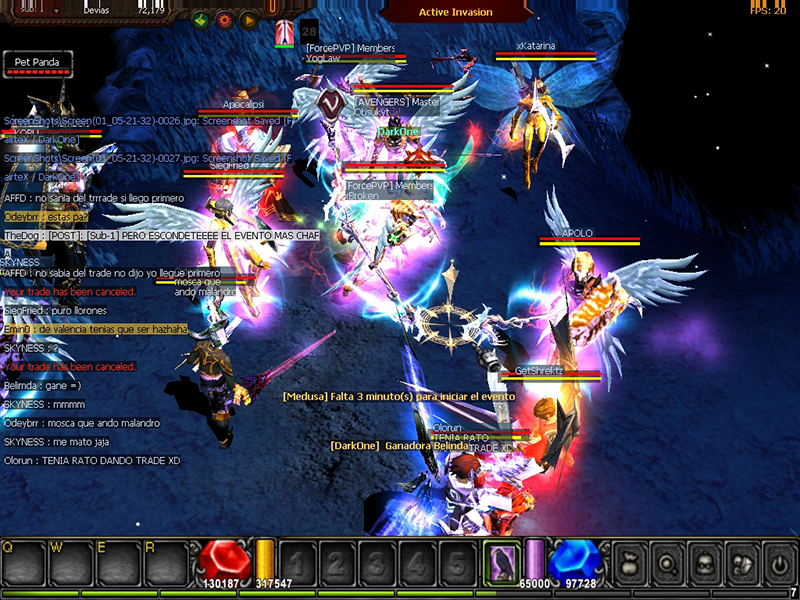The height and width of the screenshot is (600, 800).
Task: Open the orange gear settings button
Action: click(x=224, y=19)
